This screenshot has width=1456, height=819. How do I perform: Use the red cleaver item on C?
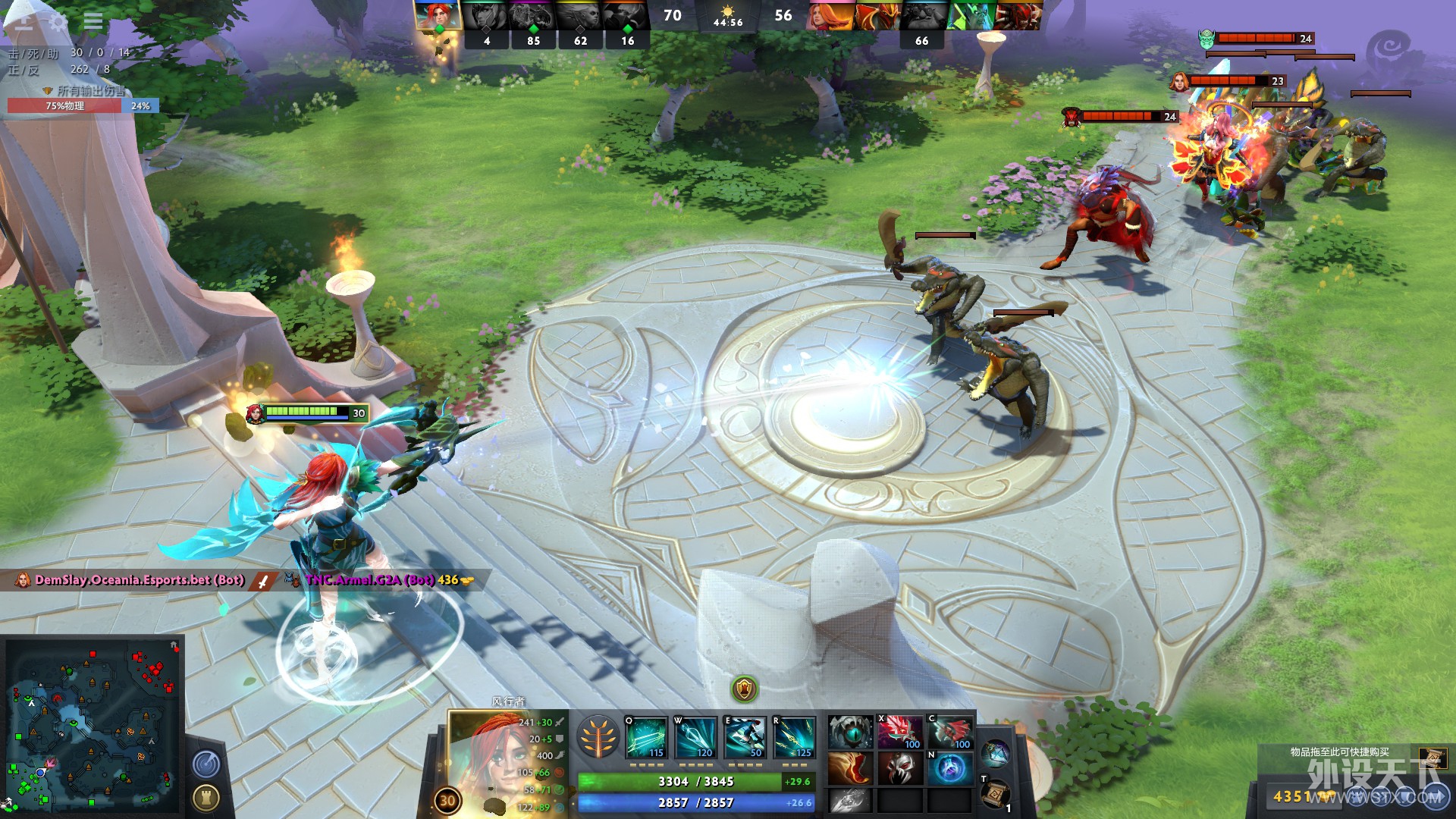pyautogui.click(x=950, y=733)
